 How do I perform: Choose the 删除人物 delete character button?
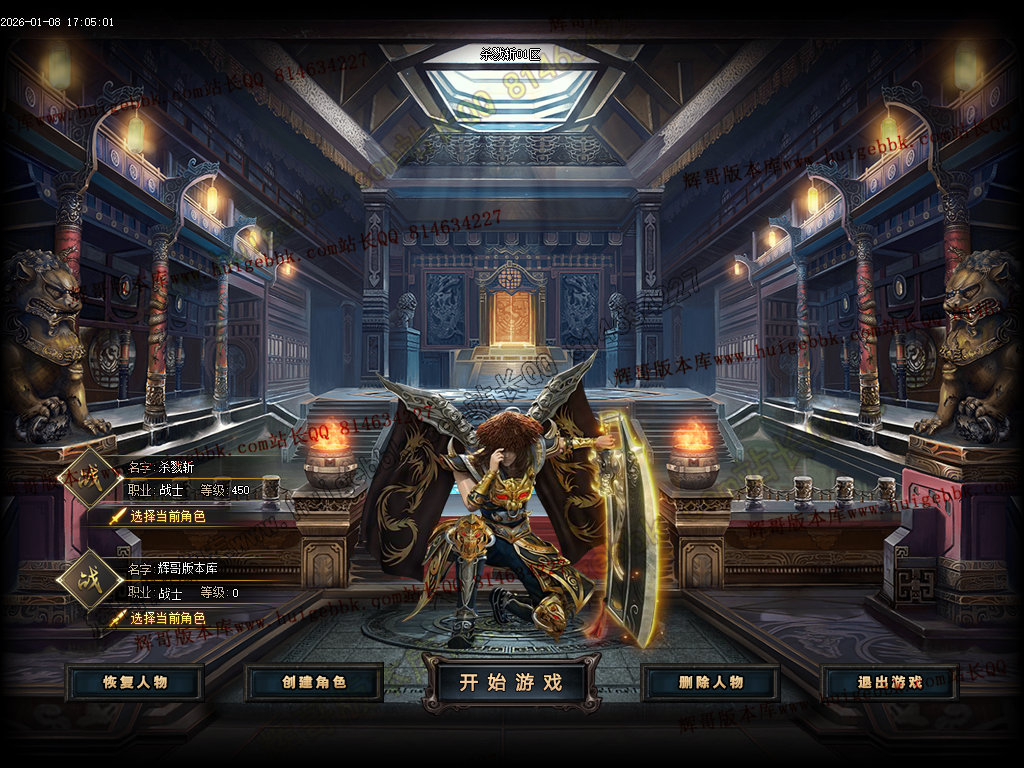pos(710,683)
